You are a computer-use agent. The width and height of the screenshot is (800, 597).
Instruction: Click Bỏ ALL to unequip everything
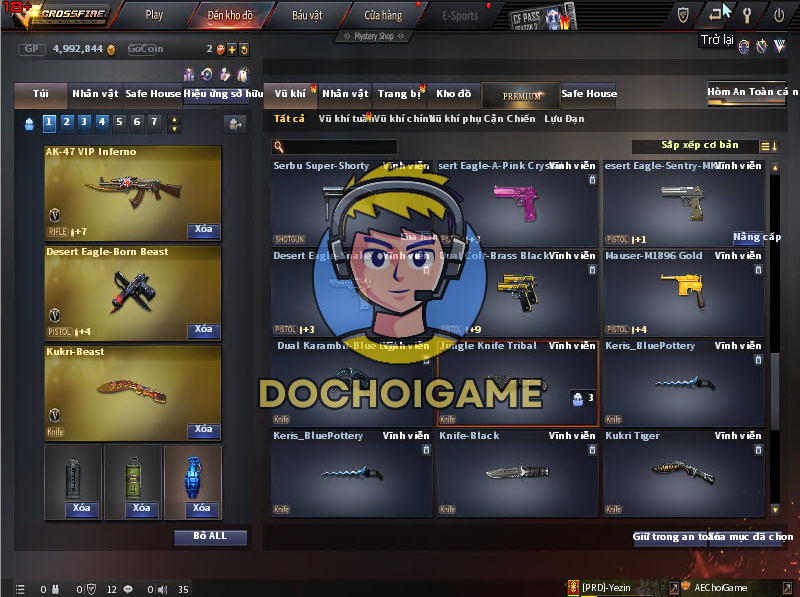210,537
